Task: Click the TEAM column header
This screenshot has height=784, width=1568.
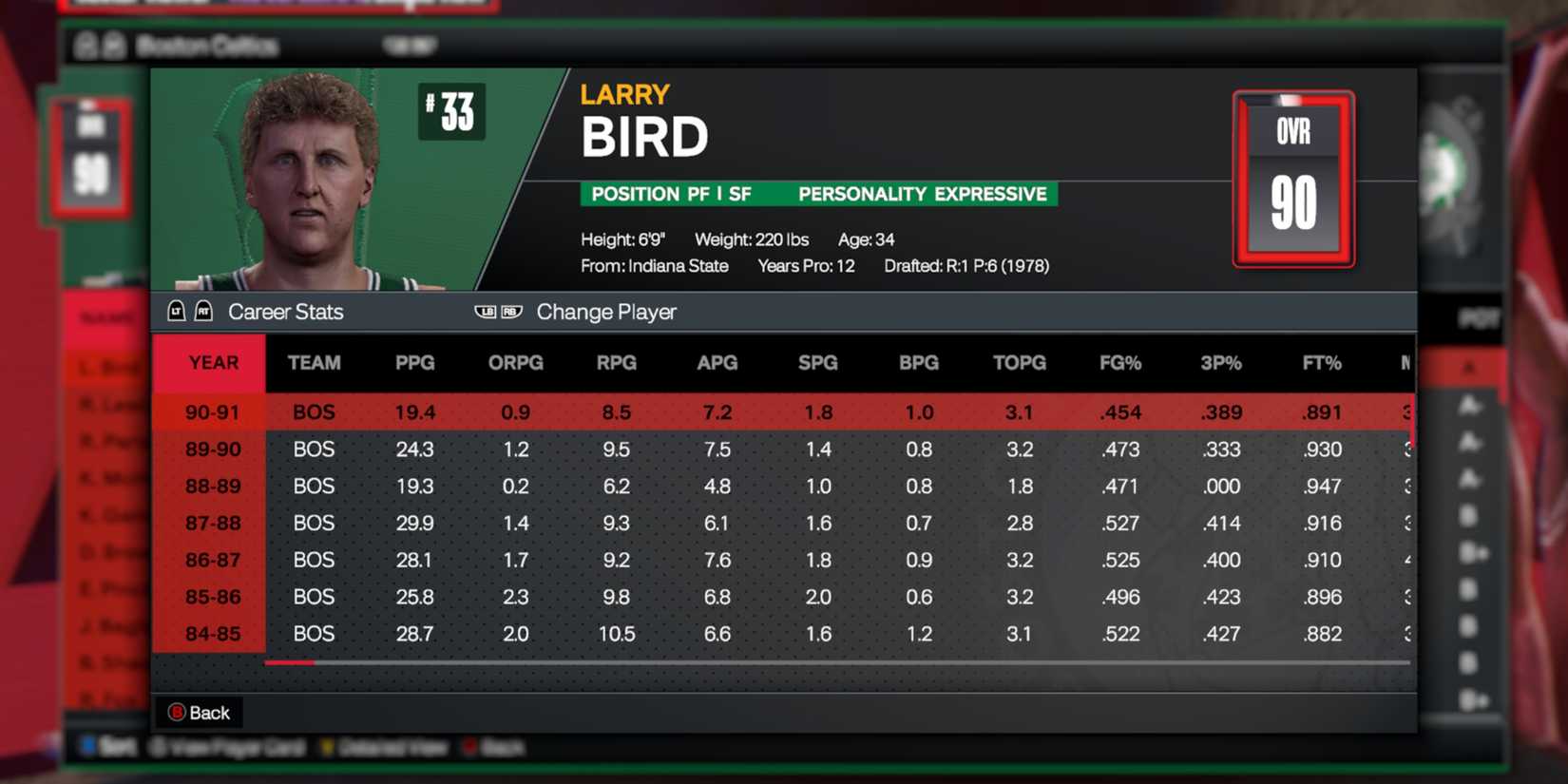Action: (314, 362)
